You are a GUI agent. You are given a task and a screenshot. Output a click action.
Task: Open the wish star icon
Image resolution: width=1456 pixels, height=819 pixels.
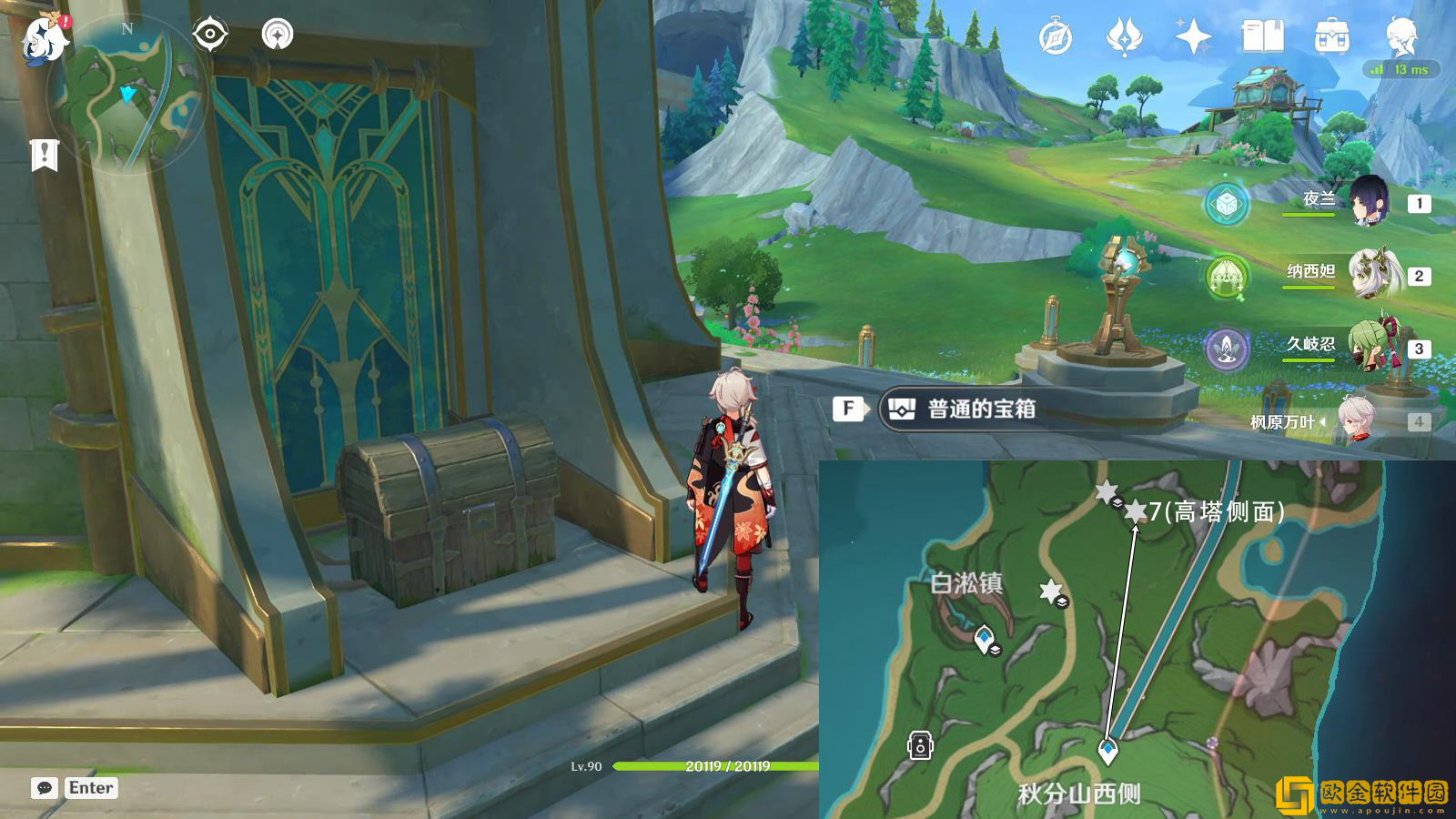(1192, 37)
